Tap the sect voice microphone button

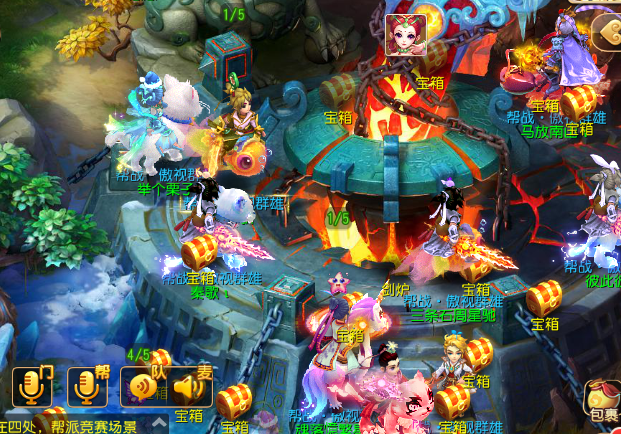(x=32, y=386)
